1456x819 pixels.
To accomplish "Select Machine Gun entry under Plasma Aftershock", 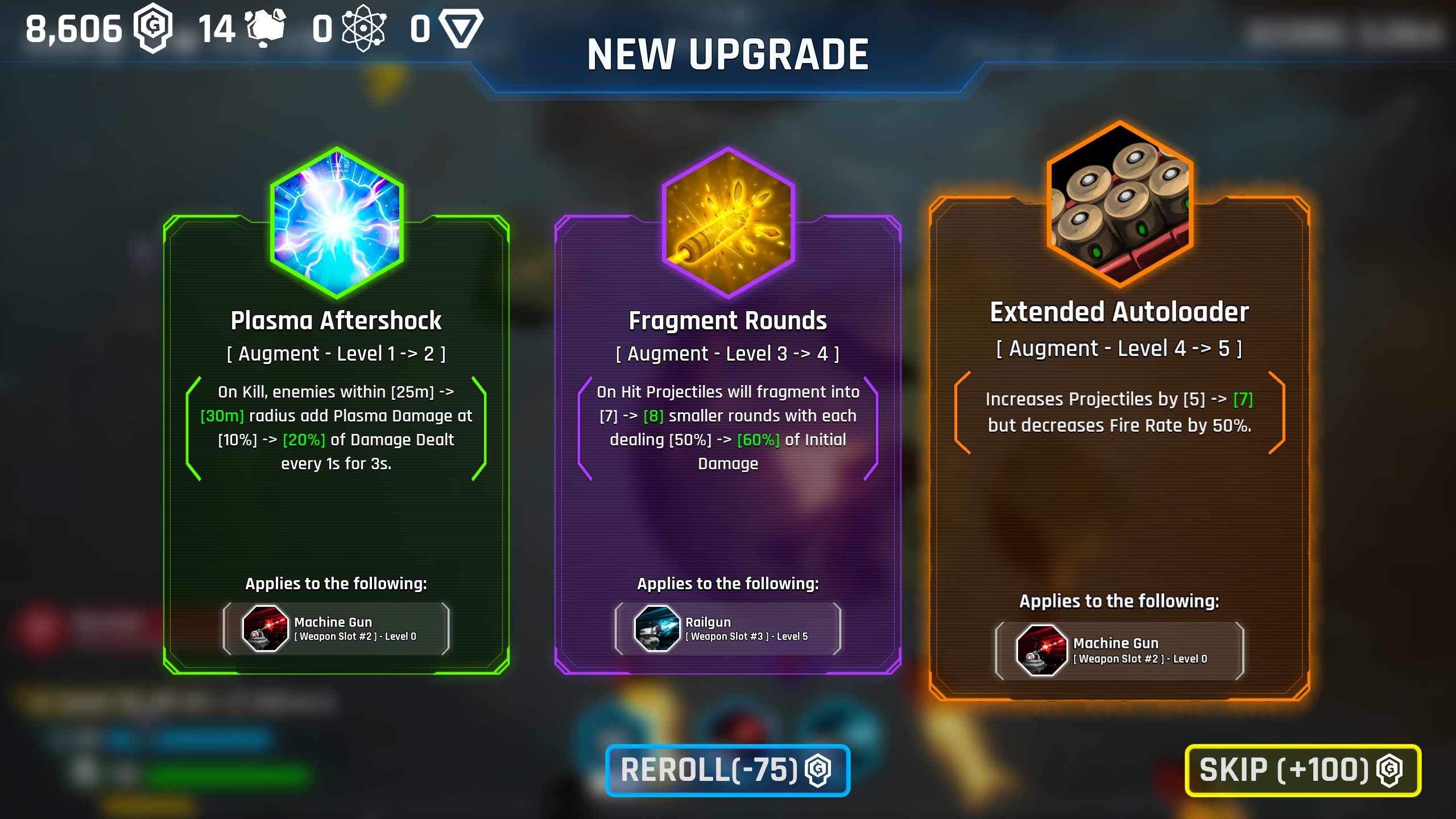I will pyautogui.click(x=336, y=628).
